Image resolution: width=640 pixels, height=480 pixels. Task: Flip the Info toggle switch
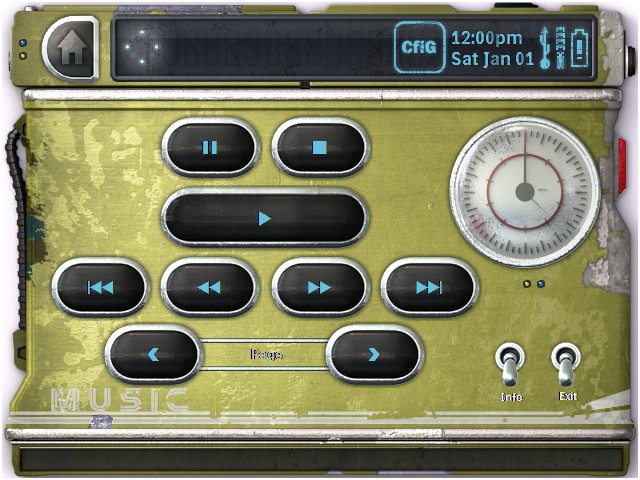point(510,367)
